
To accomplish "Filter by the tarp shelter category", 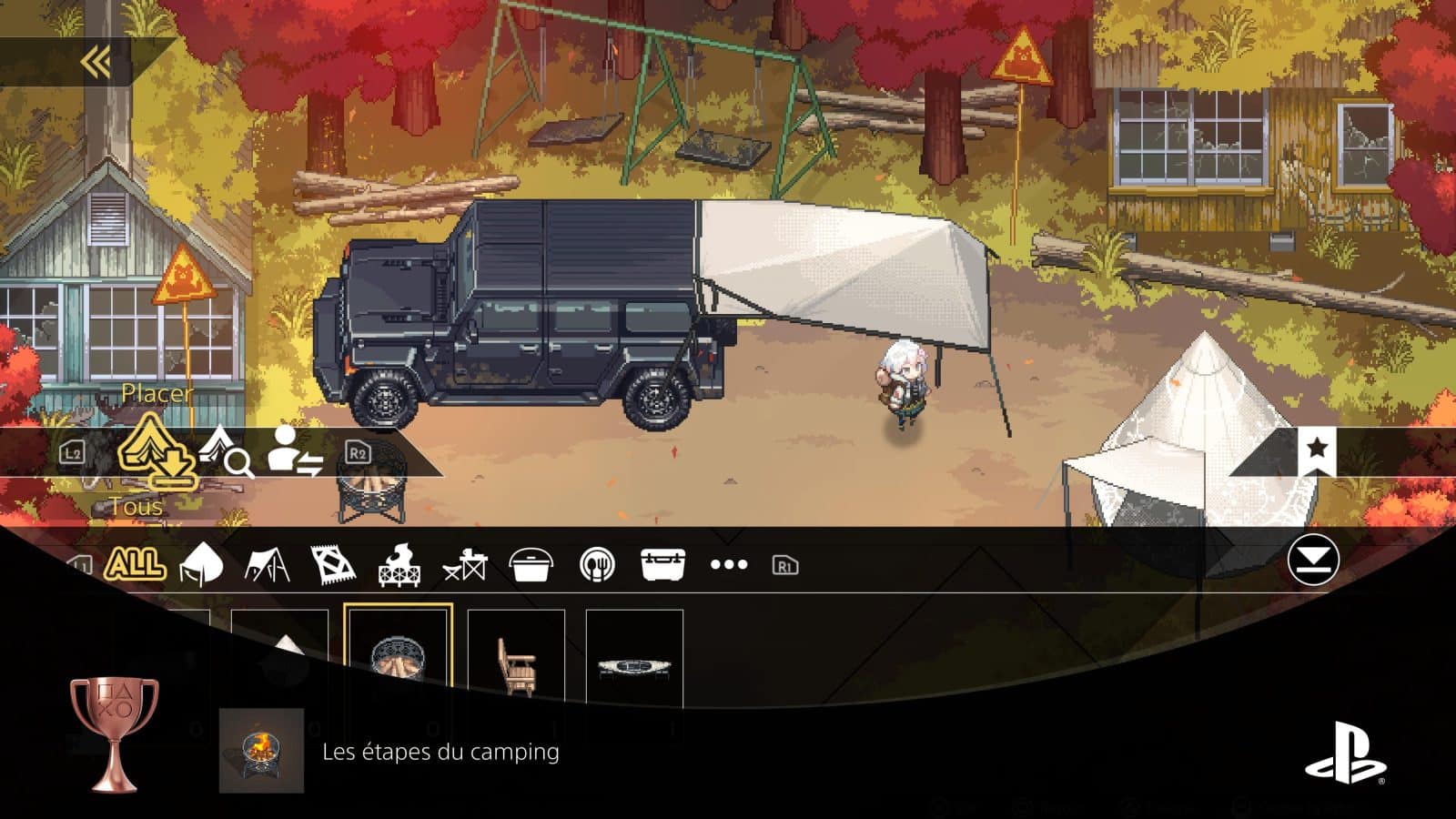I will click(x=268, y=565).
